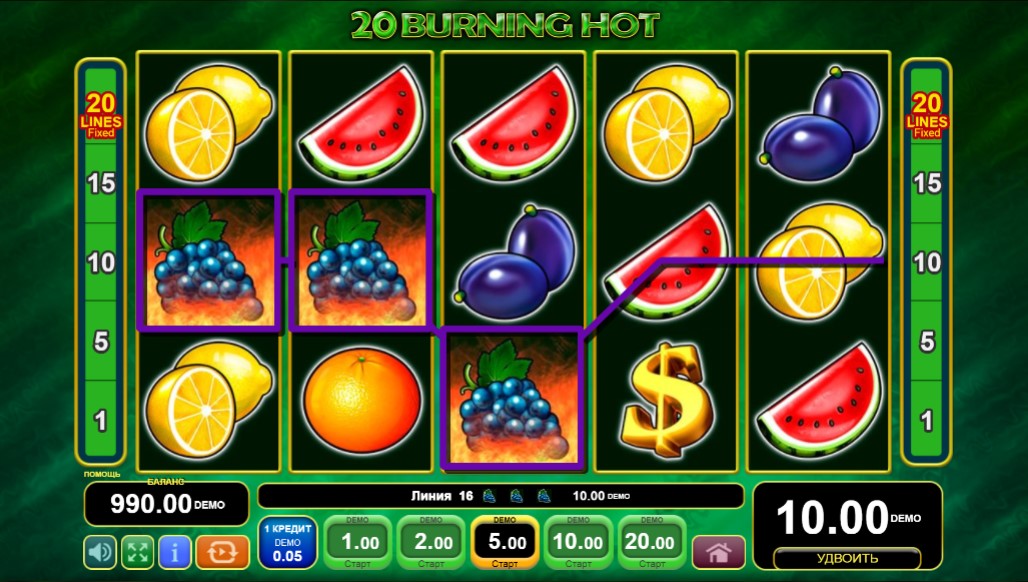Return to lobby with the home button
The height and width of the screenshot is (582, 1028).
tap(718, 552)
